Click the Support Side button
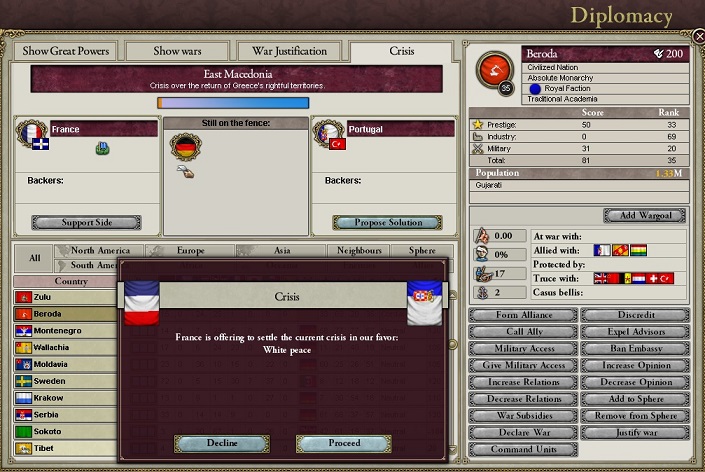Screen dimensions: 705x472 coord(86,222)
